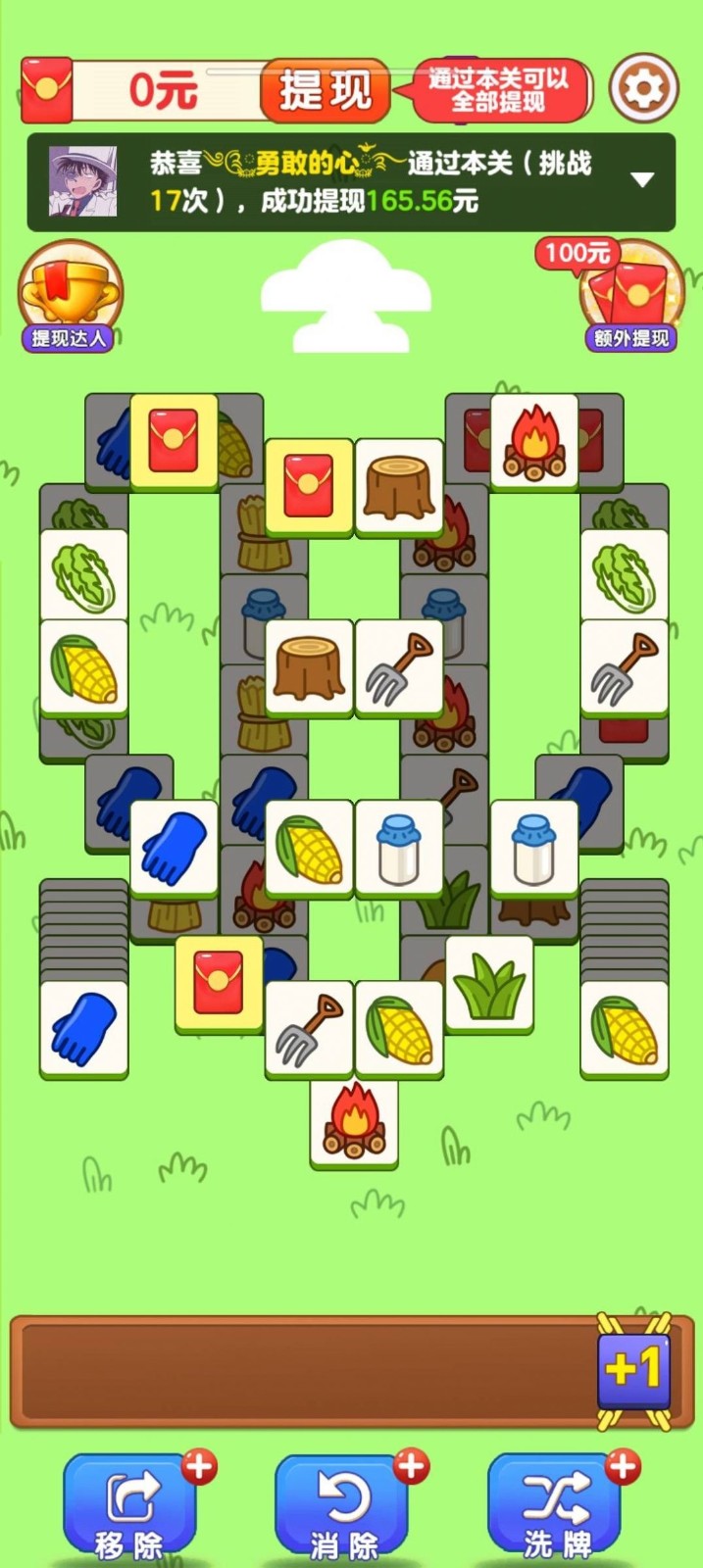Click the red envelope icon beside 0元

coord(46,90)
